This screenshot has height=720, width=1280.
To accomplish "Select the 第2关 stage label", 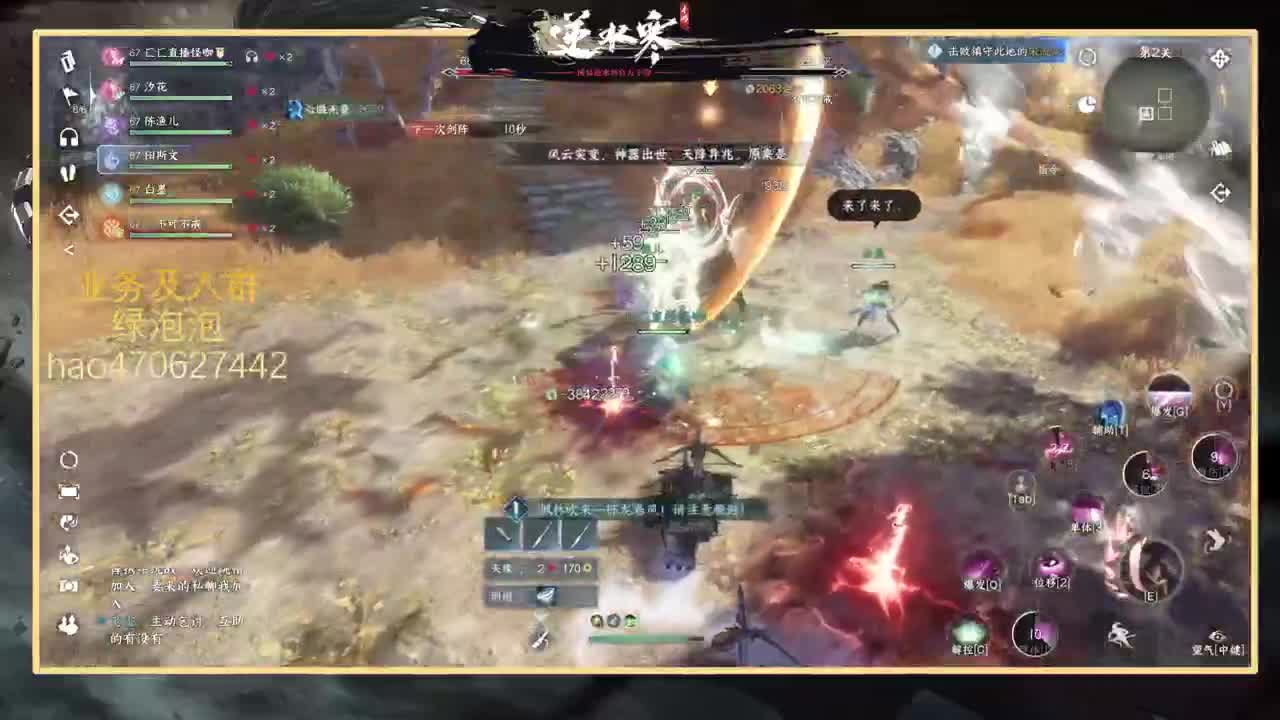I will 1155,50.
